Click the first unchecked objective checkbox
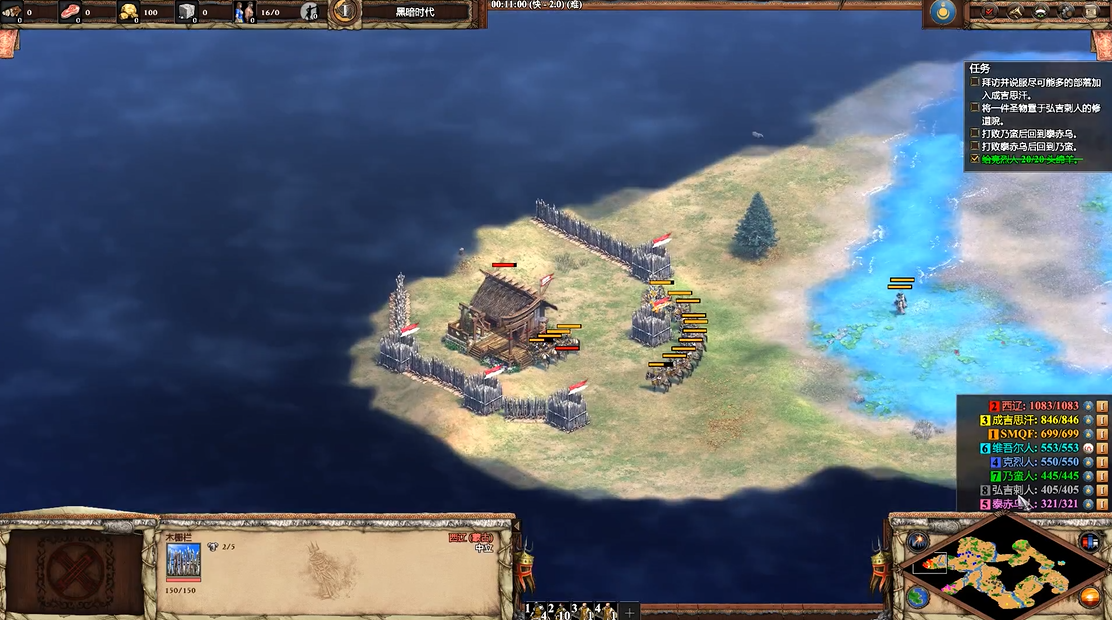 975,82
